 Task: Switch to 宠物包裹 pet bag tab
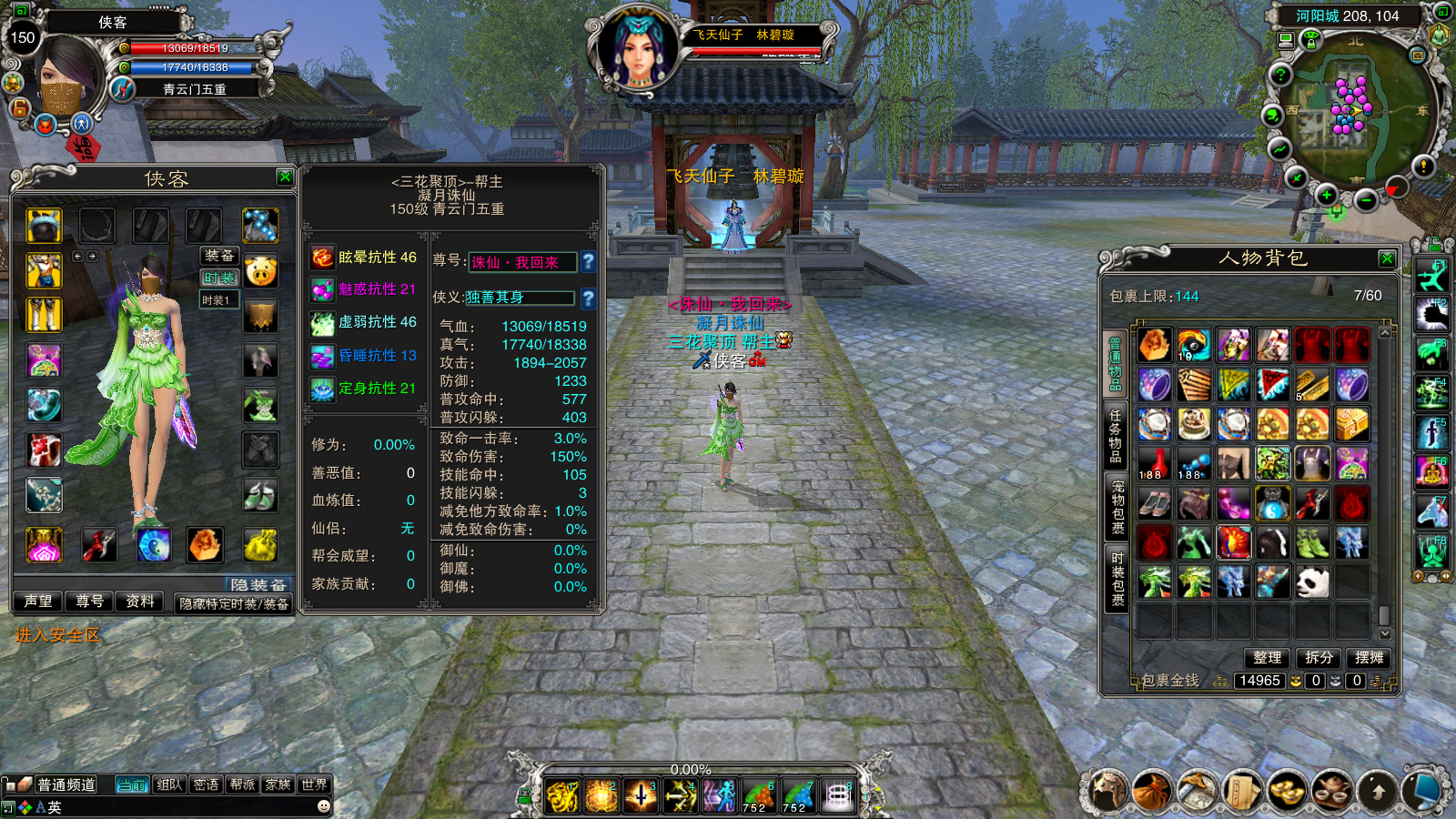(x=1117, y=507)
